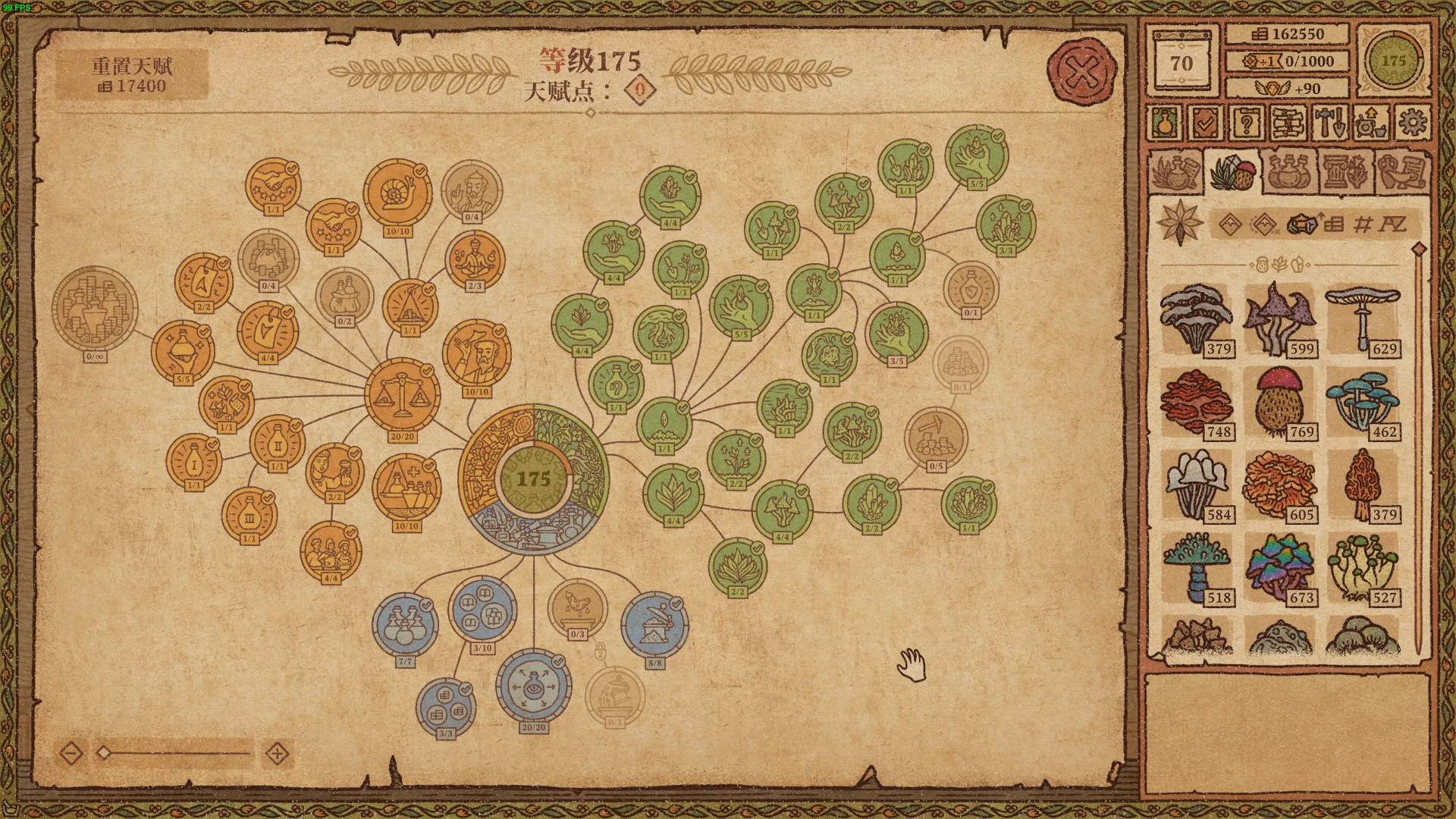Close the talent tree with the red wax seal
Viewport: 1456px width, 819px height.
[1082, 73]
